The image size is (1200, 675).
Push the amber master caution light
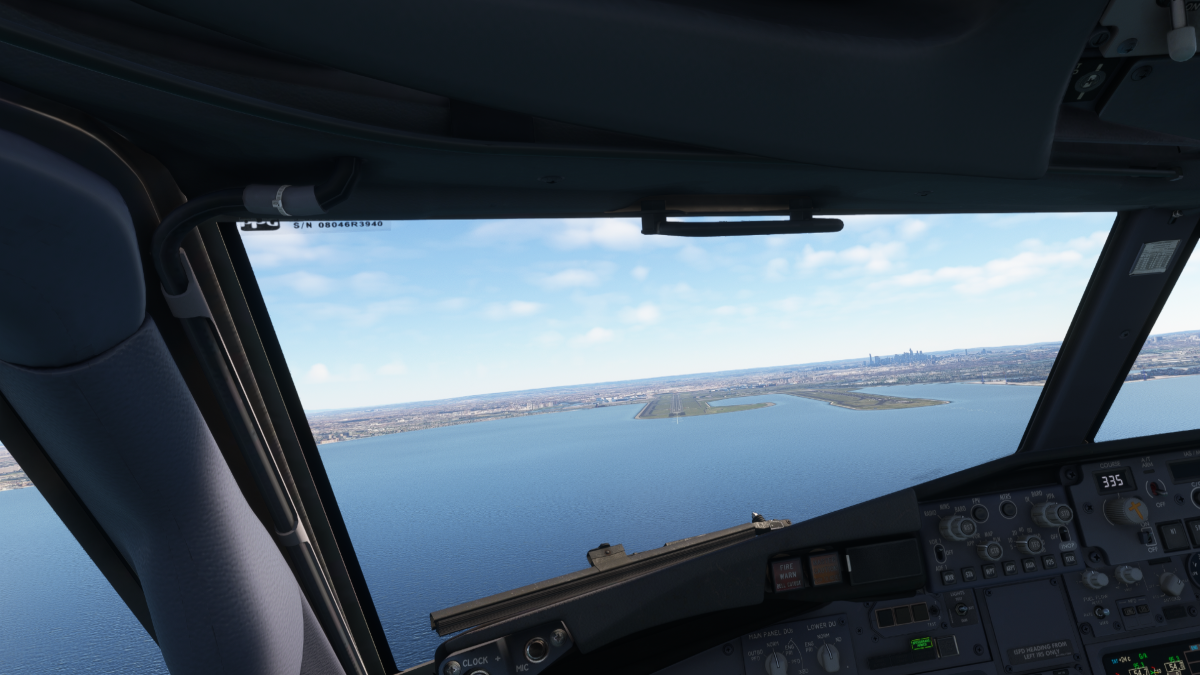(826, 568)
